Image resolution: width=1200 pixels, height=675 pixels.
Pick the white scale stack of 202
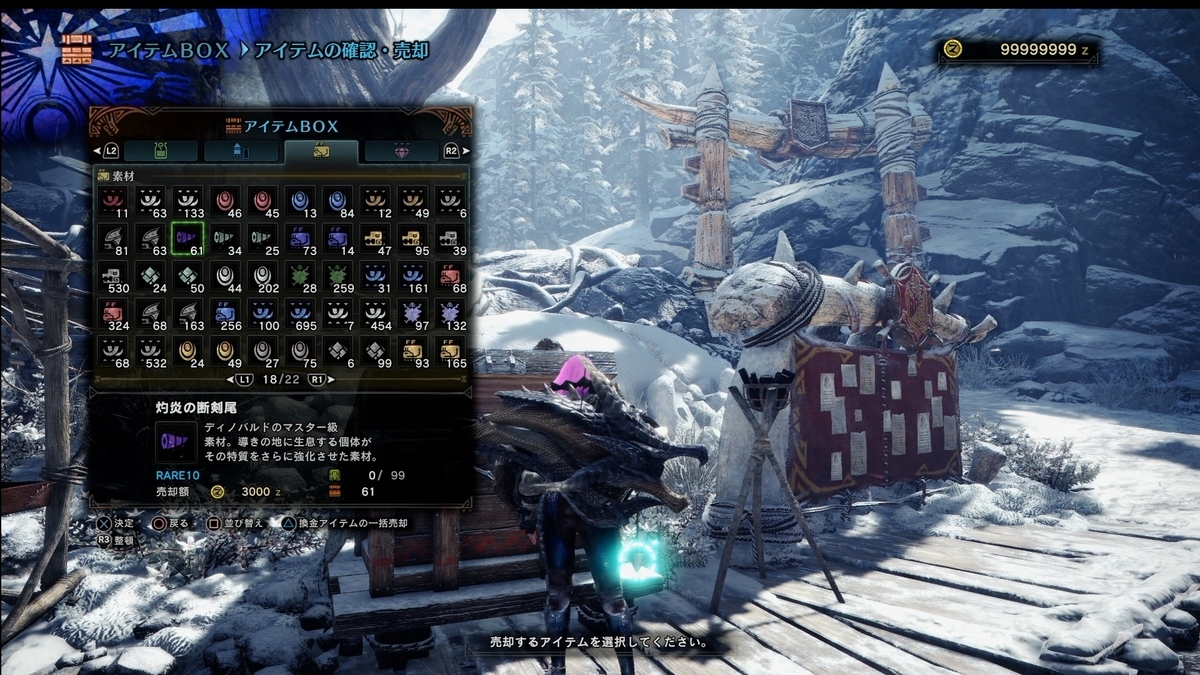click(x=262, y=276)
